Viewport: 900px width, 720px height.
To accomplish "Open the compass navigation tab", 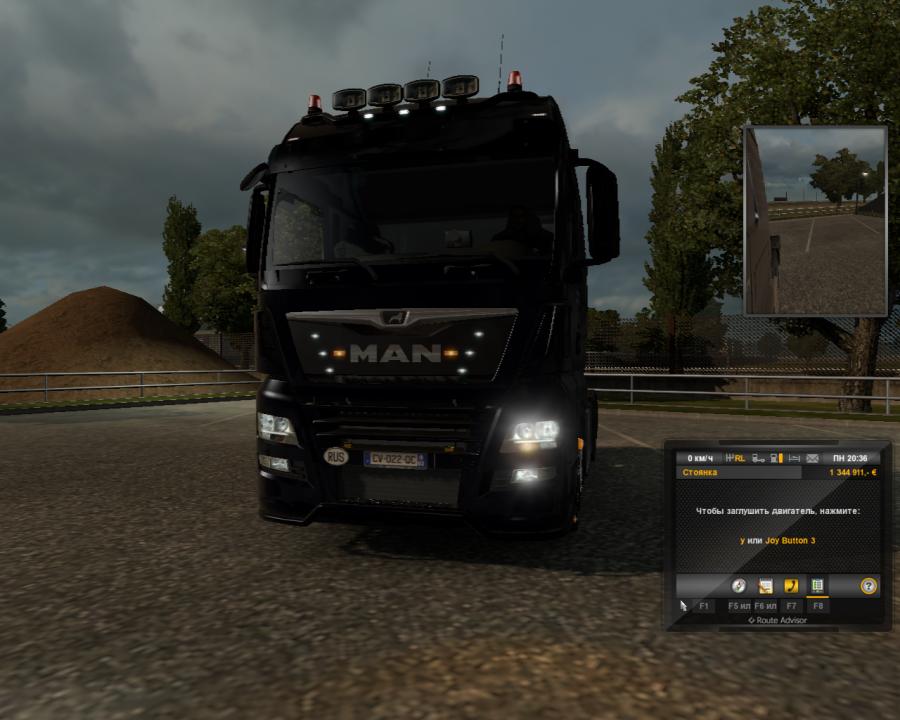I will 739,586.
